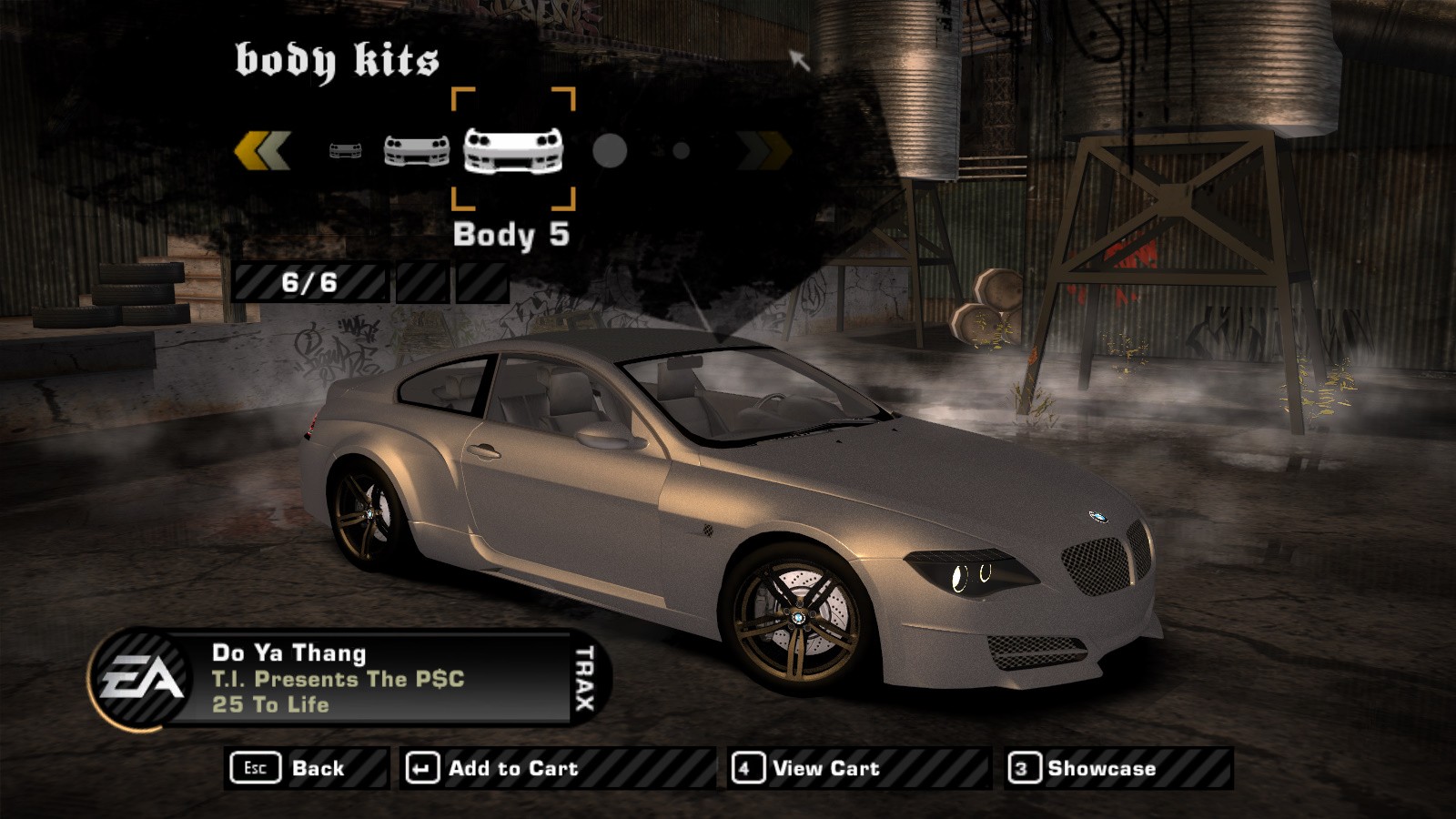The width and height of the screenshot is (1456, 819).
Task: Select the highlighted Body 5 kit thumbnail
Action: [513, 150]
